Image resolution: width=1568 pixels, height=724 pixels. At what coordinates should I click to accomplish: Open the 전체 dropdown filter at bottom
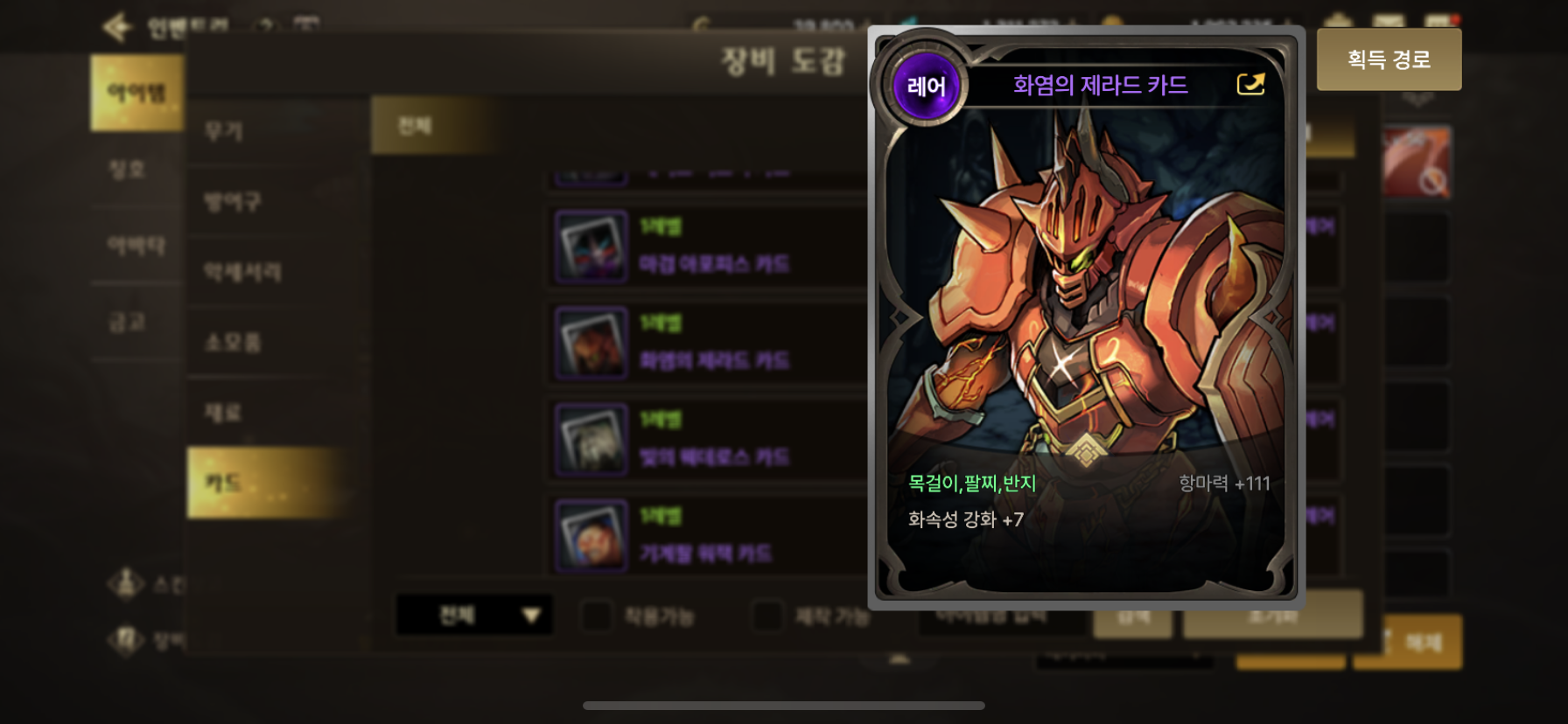tap(473, 616)
